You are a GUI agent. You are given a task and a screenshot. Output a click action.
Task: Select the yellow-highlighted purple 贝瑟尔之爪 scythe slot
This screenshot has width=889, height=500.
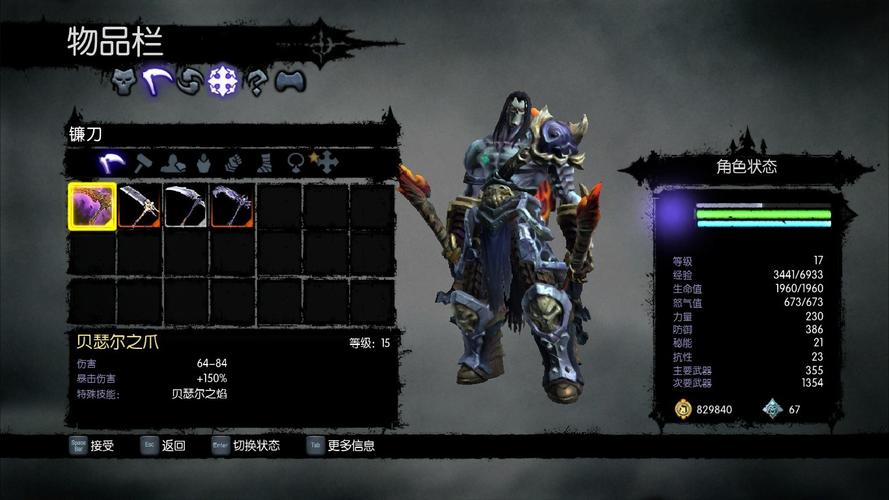tap(92, 205)
